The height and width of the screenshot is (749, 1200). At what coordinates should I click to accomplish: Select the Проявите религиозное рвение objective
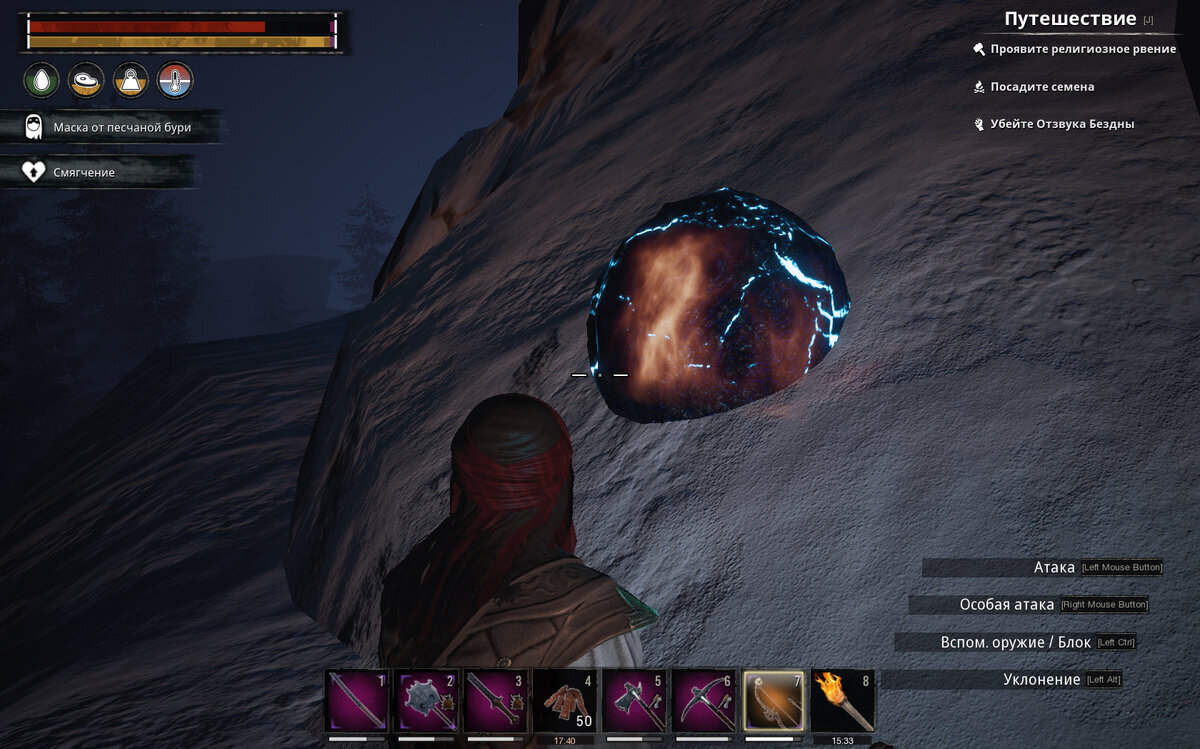click(1082, 49)
